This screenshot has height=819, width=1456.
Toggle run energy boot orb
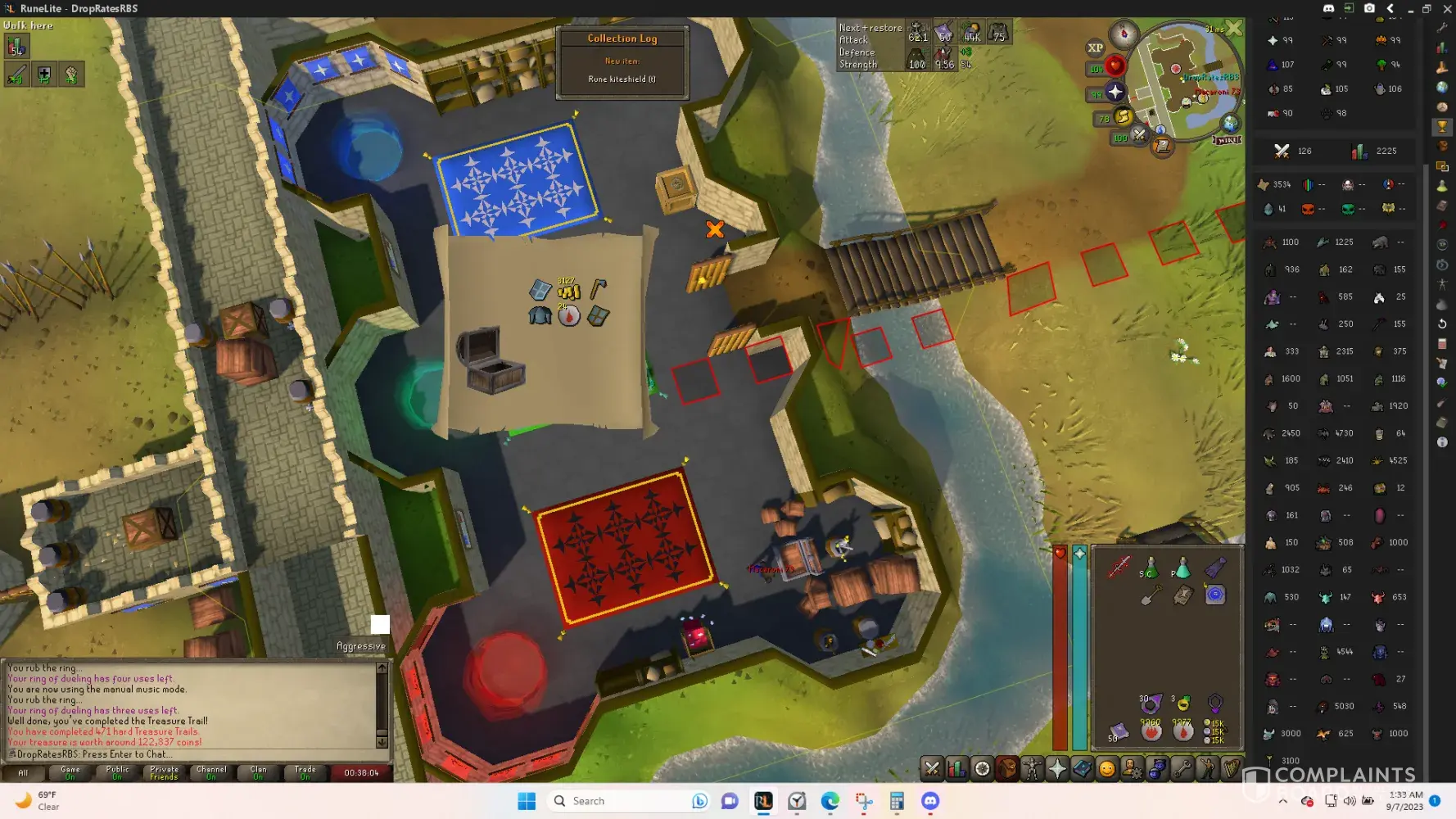1124,117
